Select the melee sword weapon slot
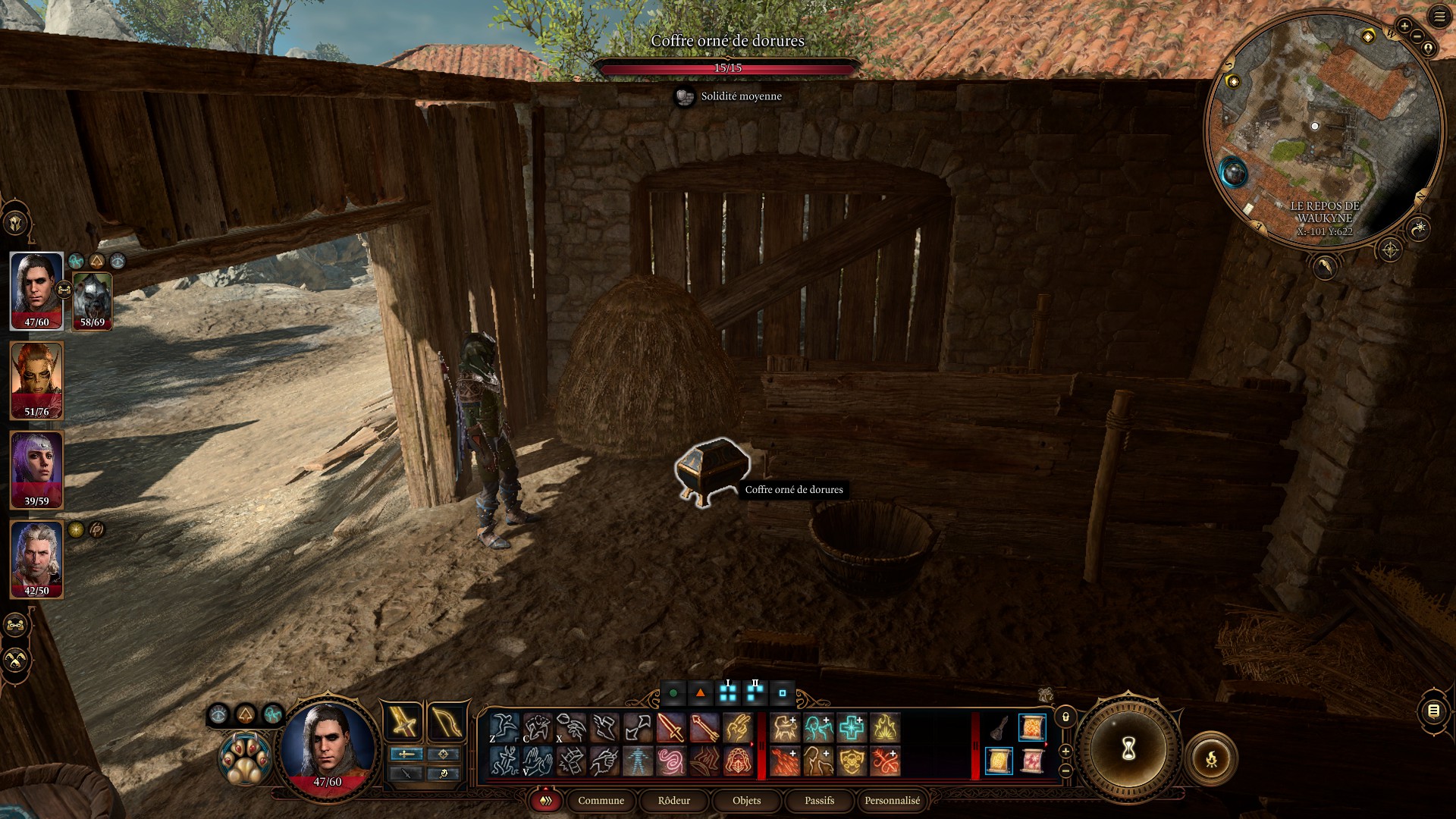The width and height of the screenshot is (1456, 819). coord(403,721)
